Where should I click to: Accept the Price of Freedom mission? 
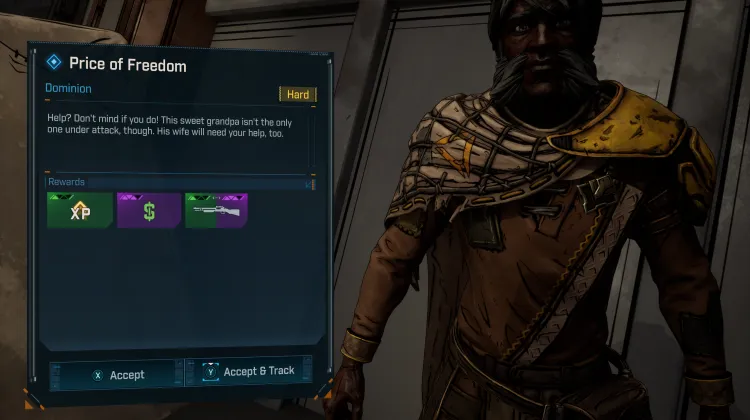click(118, 375)
